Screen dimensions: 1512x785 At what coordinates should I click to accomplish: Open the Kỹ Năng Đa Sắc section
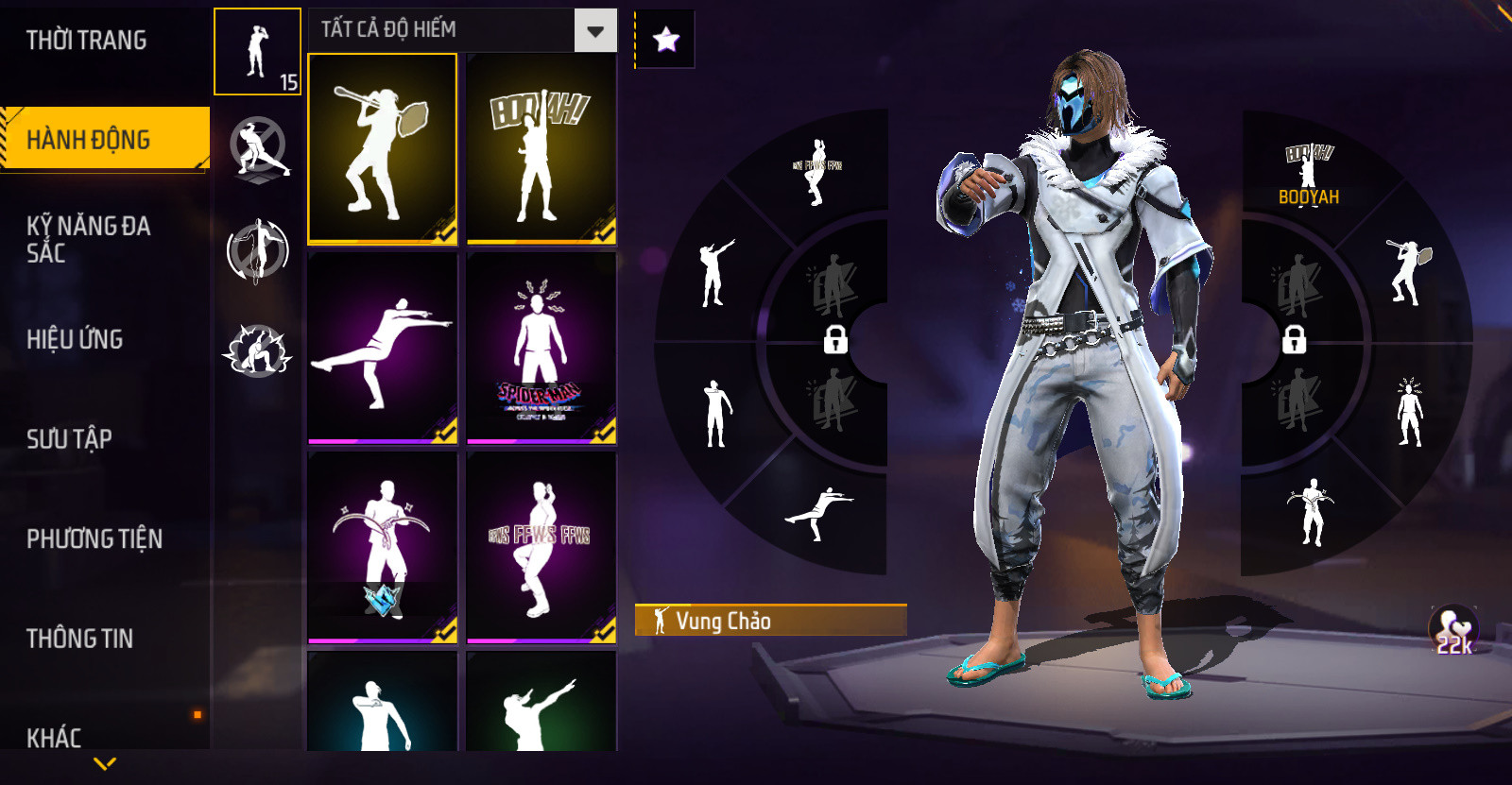coord(88,239)
